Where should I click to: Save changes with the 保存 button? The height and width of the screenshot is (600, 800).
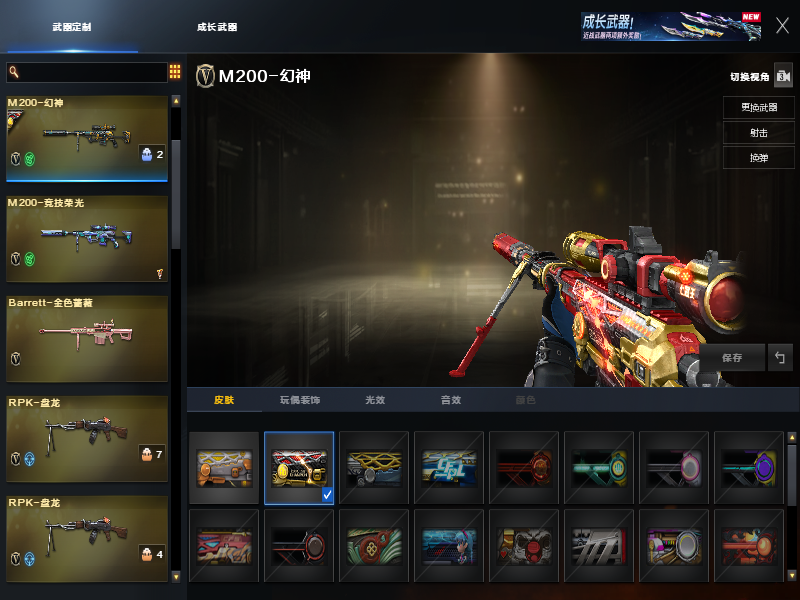pyautogui.click(x=731, y=357)
